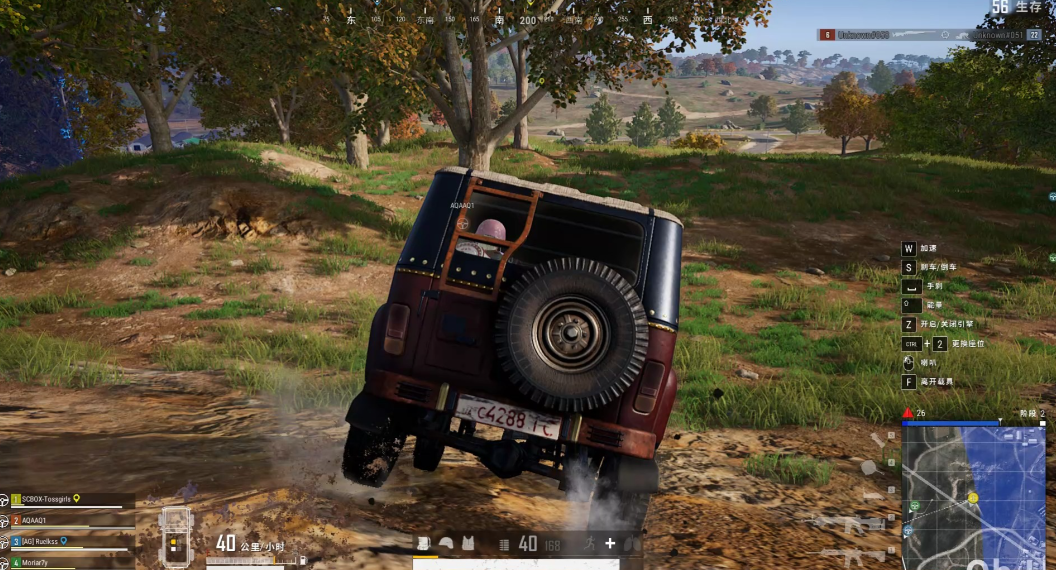Open the minimap
Viewport: 1056px width, 570px height.
[973, 497]
